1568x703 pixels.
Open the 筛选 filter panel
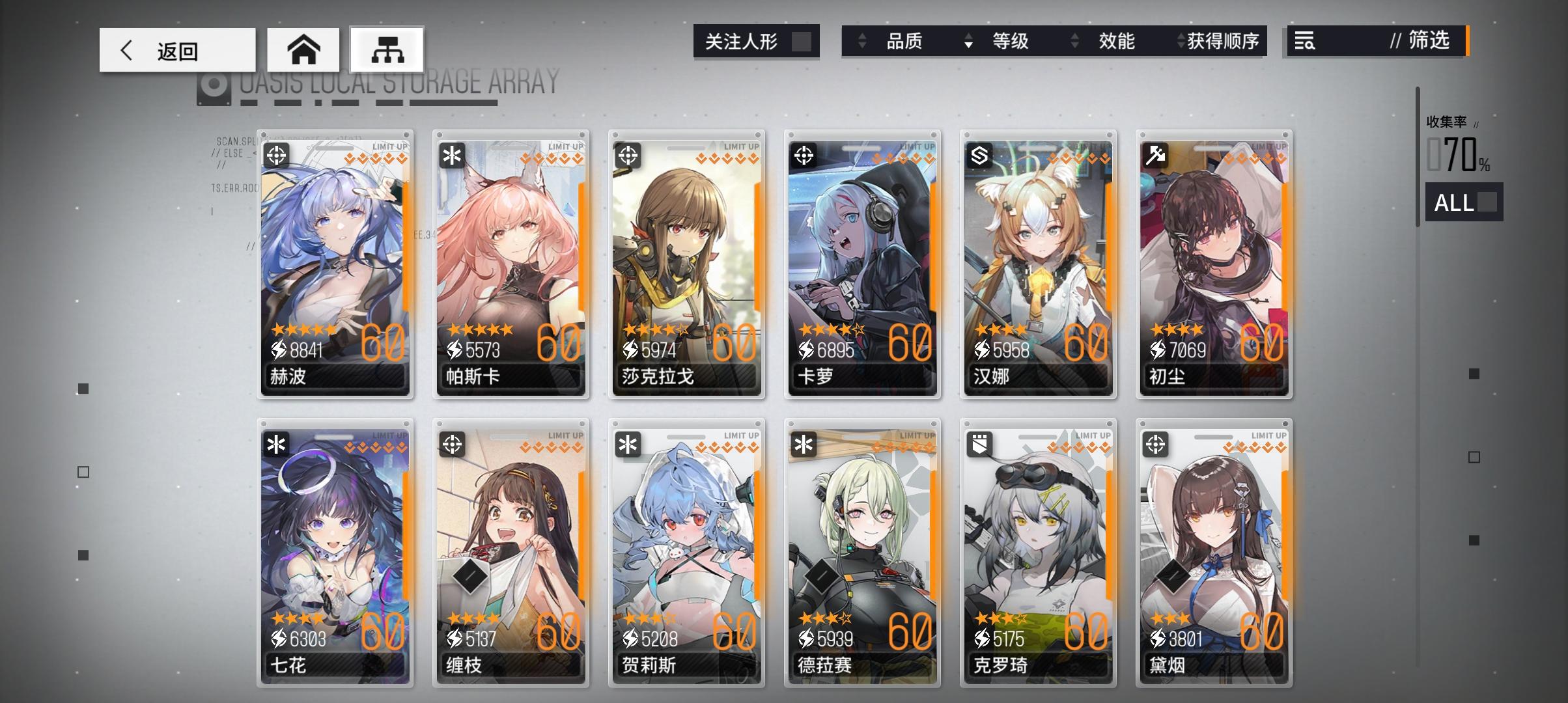click(x=1427, y=42)
